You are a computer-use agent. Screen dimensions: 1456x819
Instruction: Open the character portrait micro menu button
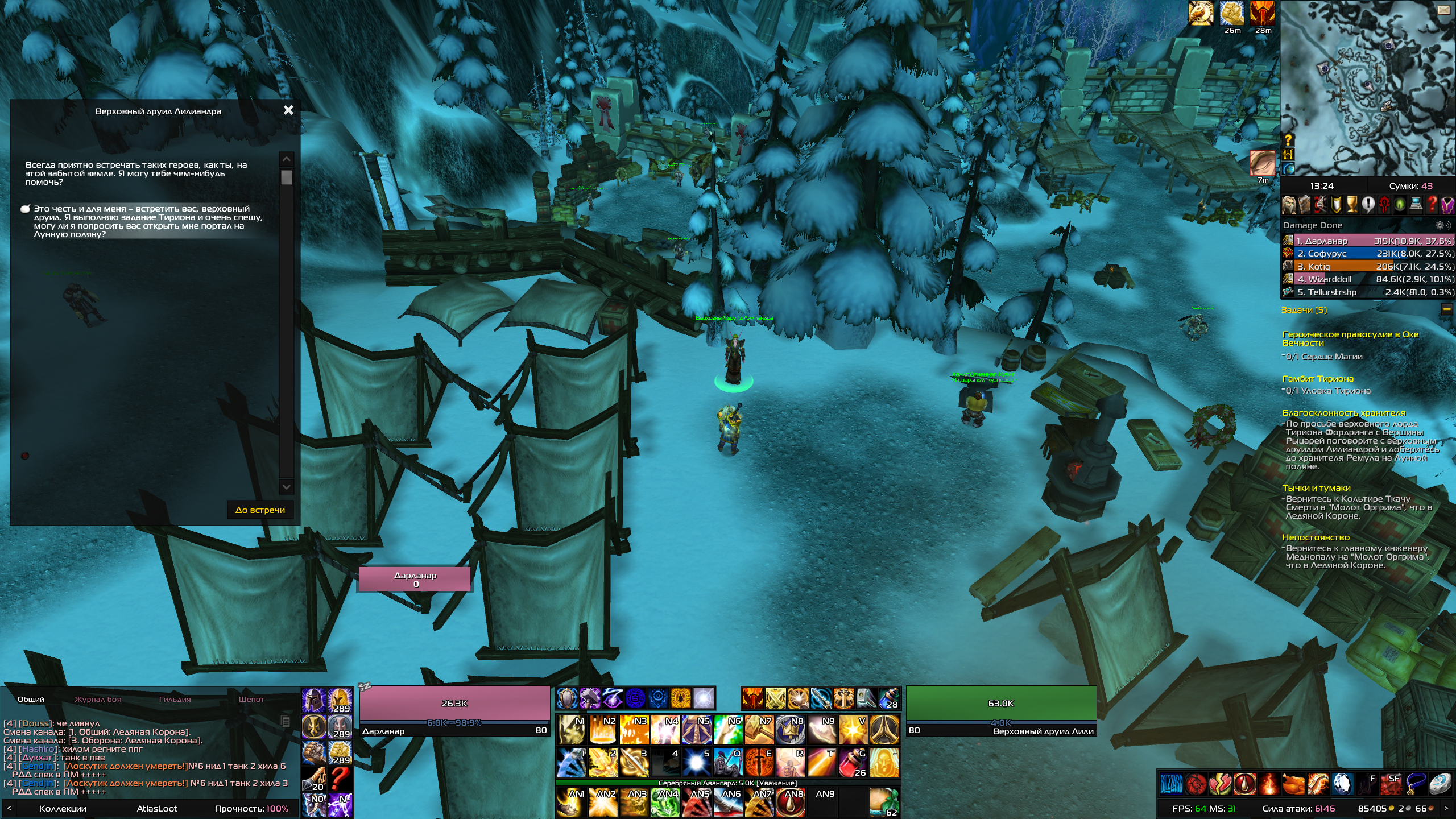click(1289, 204)
